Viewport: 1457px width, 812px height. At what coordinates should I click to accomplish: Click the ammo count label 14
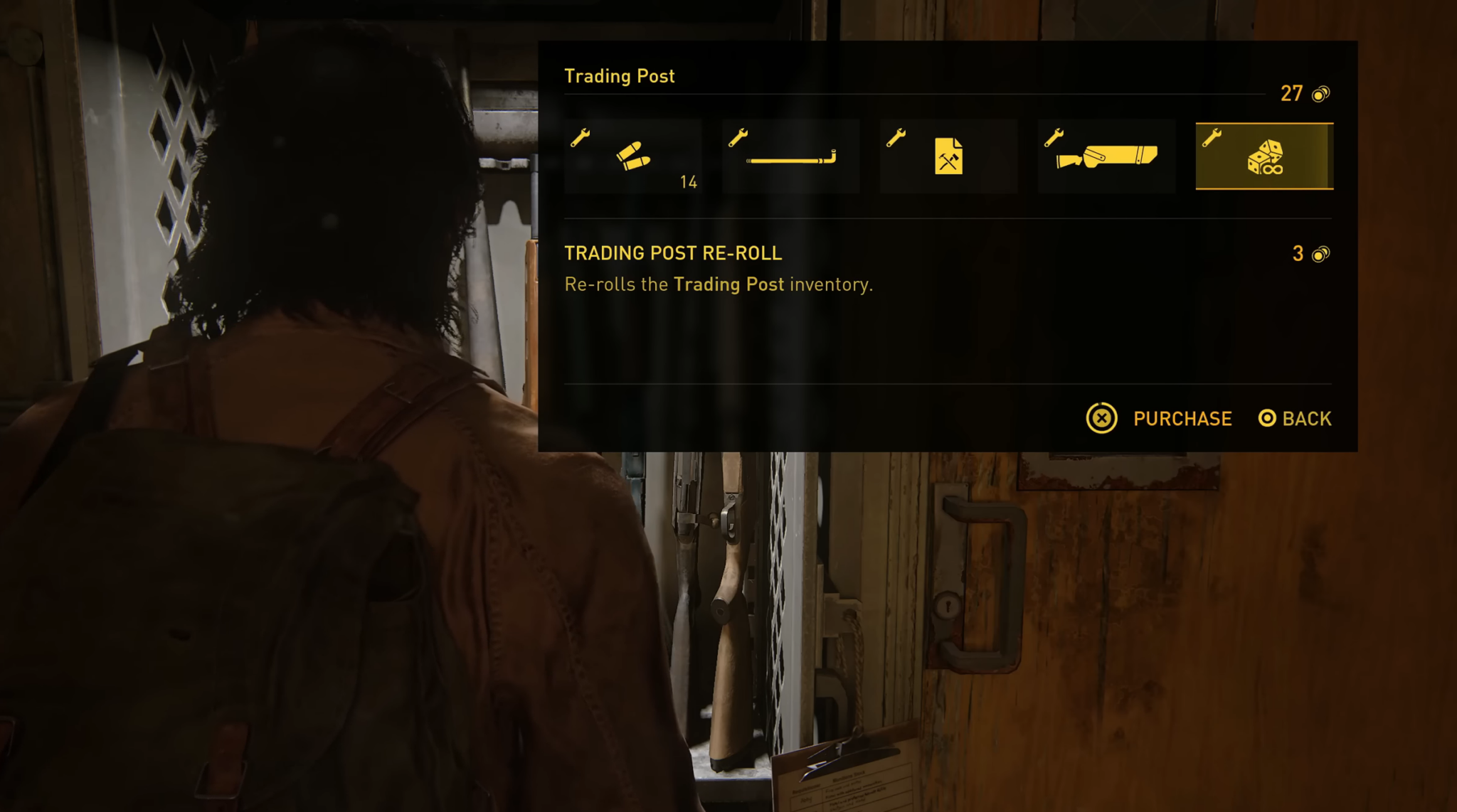[x=687, y=183]
